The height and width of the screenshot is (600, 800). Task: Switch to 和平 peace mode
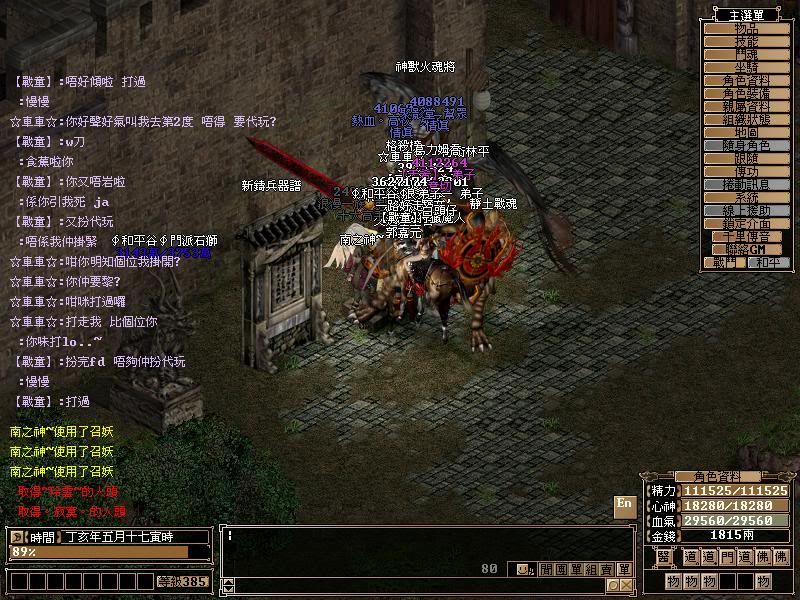768,262
